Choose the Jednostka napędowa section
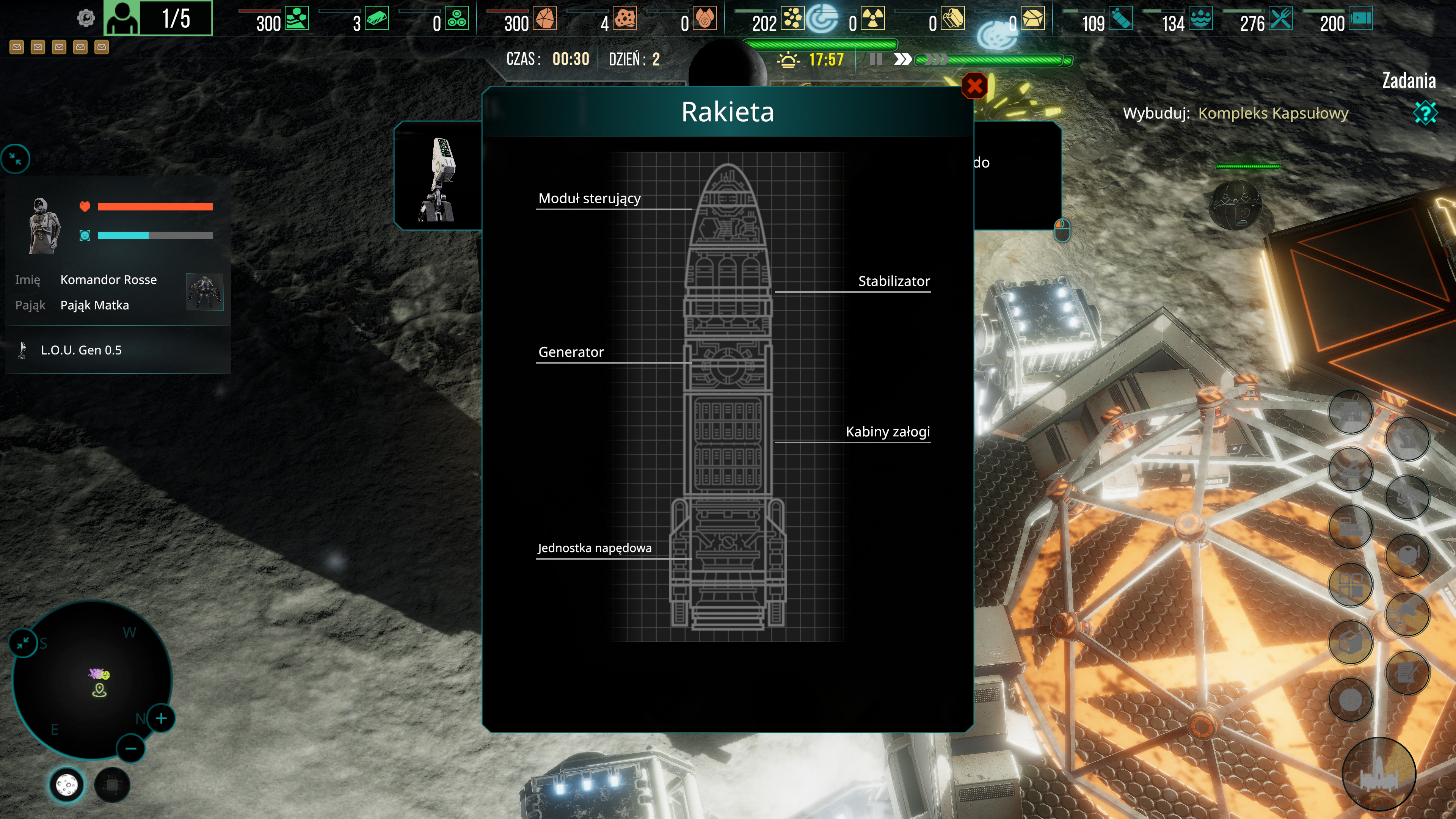This screenshot has height=819, width=1456. pyautogui.click(x=594, y=548)
